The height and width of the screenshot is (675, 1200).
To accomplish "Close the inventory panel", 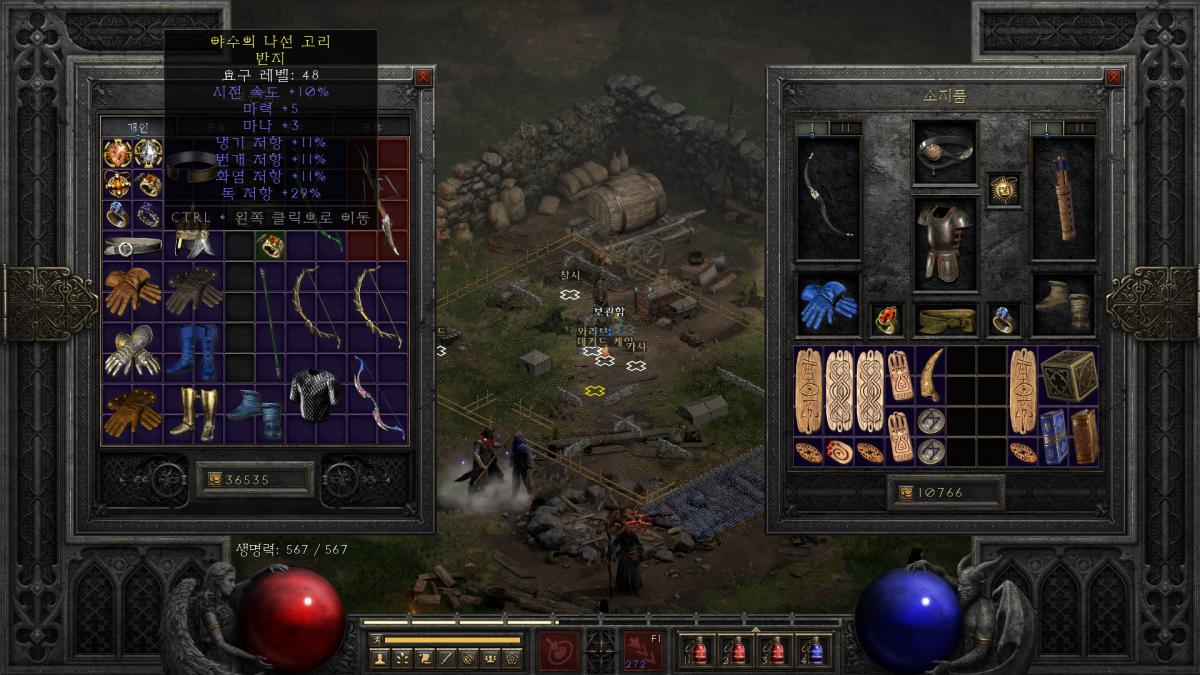I will (x=1113, y=77).
